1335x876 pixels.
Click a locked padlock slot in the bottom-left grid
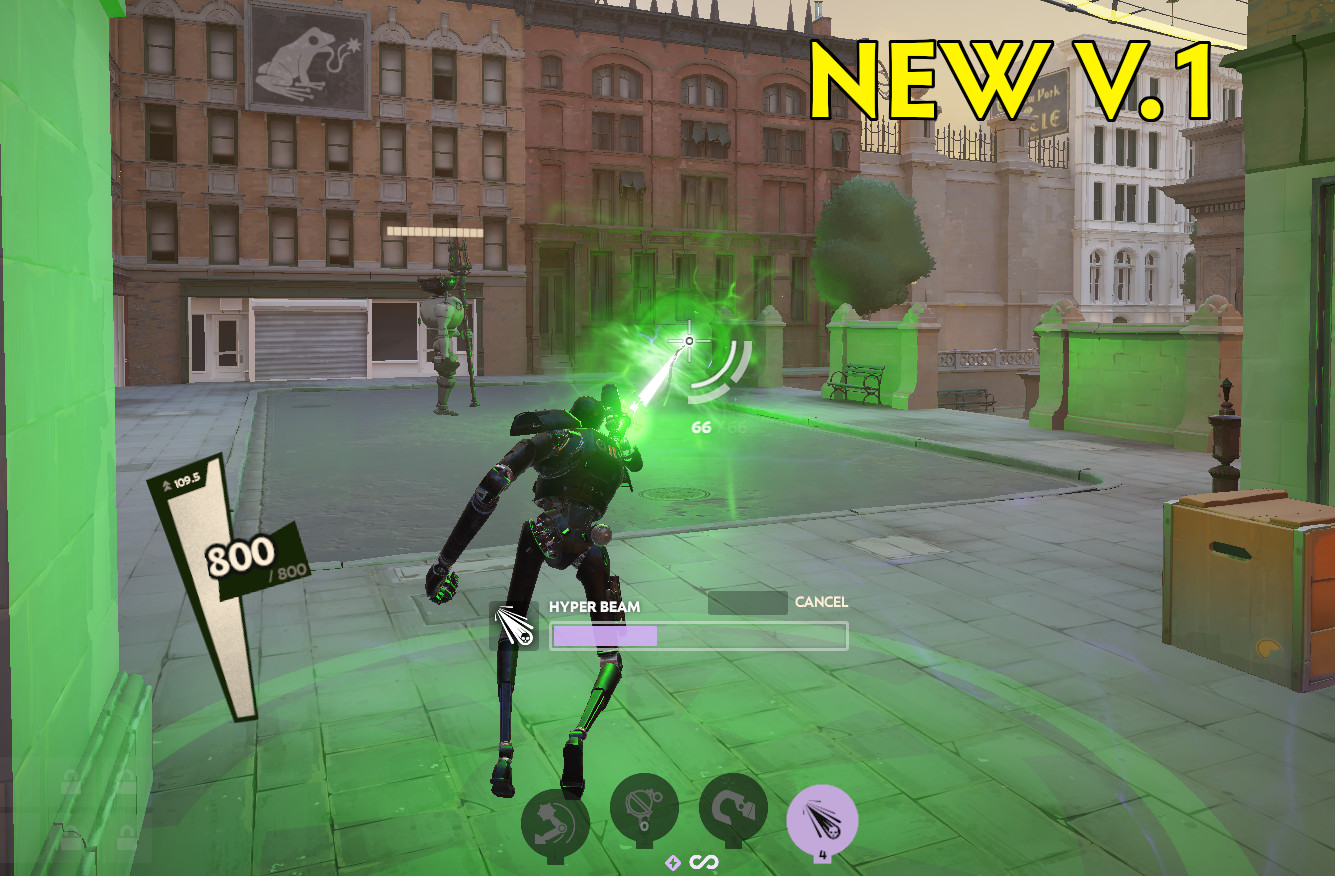[70, 783]
